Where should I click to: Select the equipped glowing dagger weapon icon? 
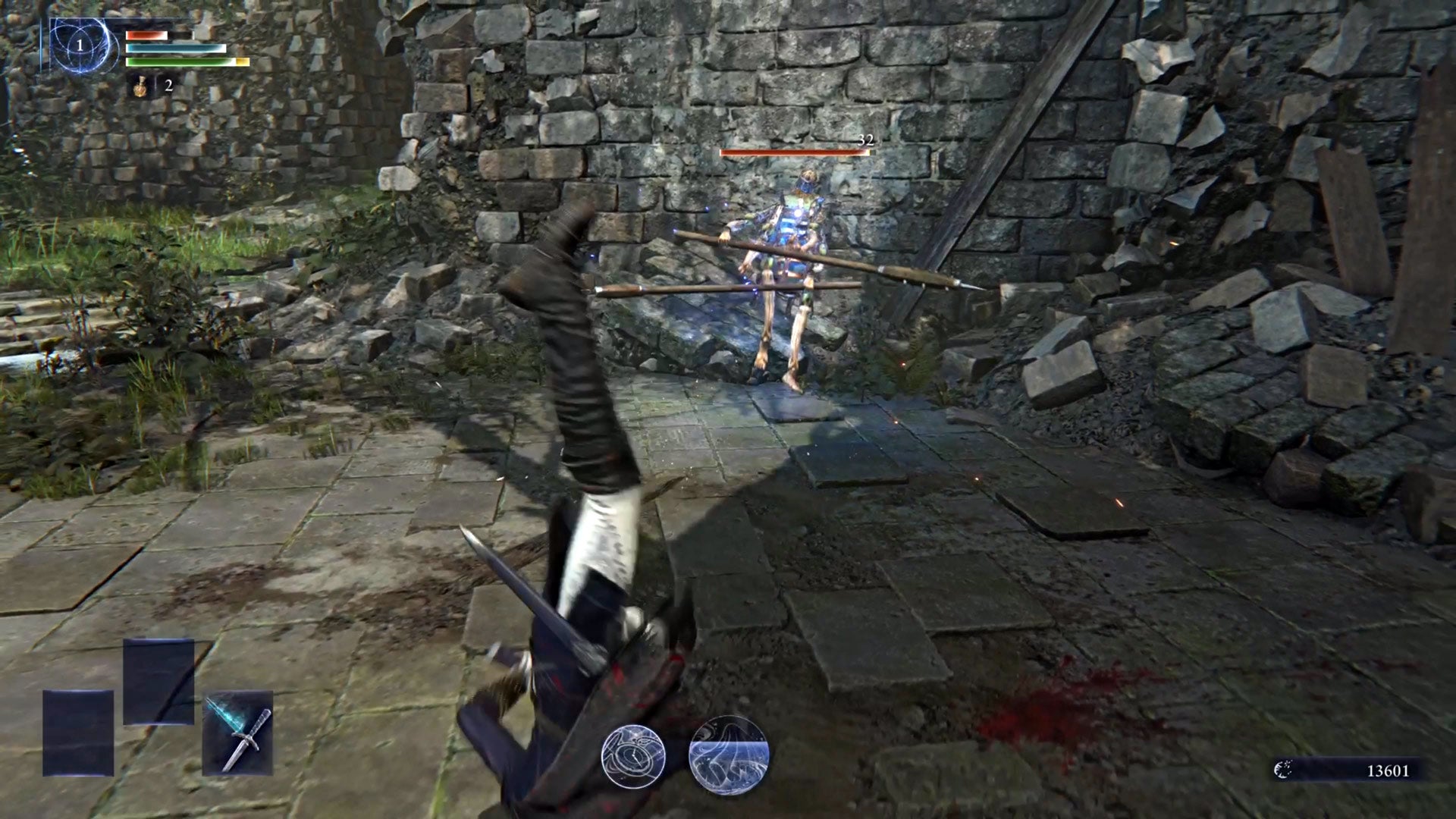click(236, 734)
